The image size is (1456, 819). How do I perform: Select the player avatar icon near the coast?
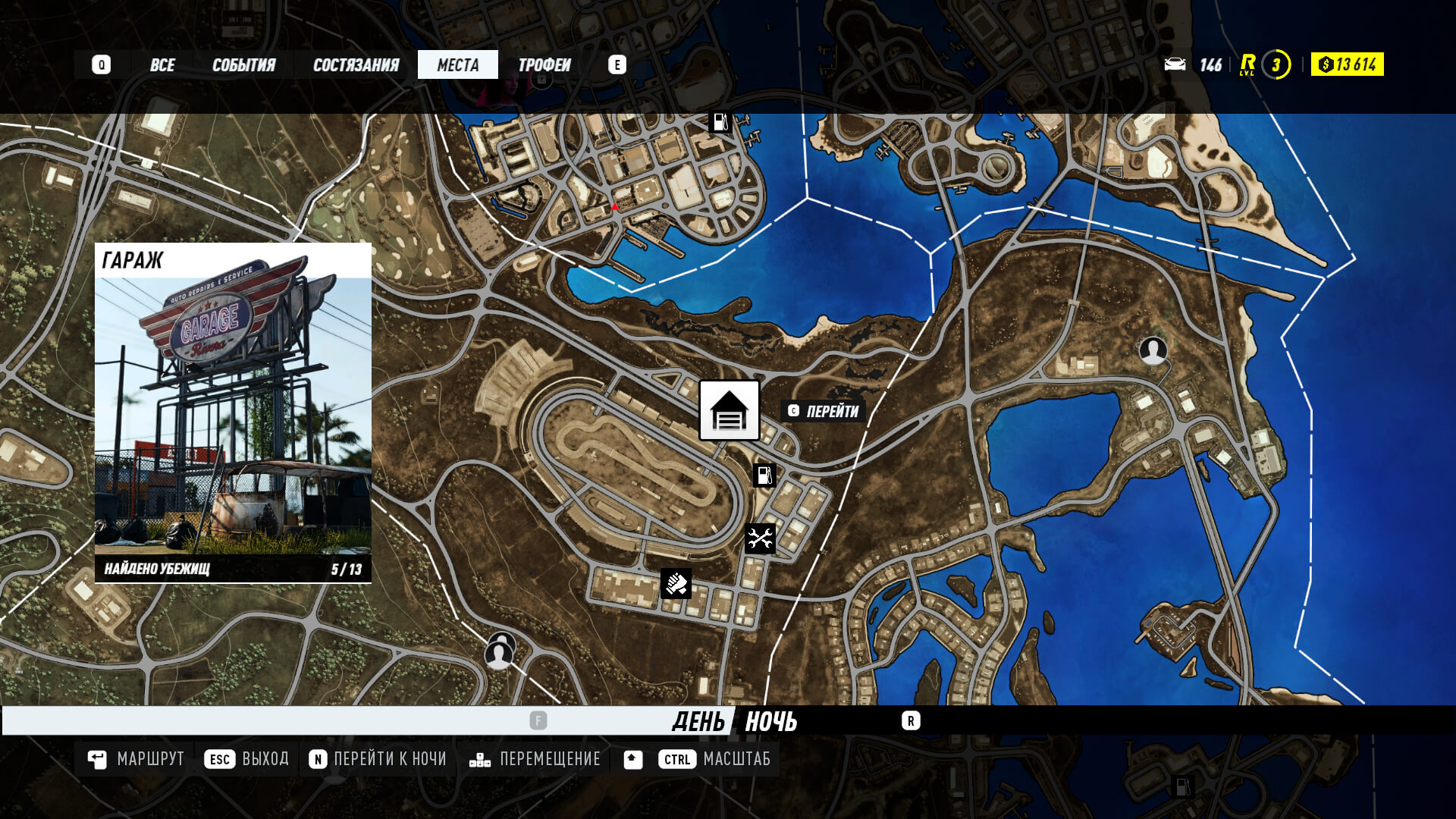pos(1154,352)
